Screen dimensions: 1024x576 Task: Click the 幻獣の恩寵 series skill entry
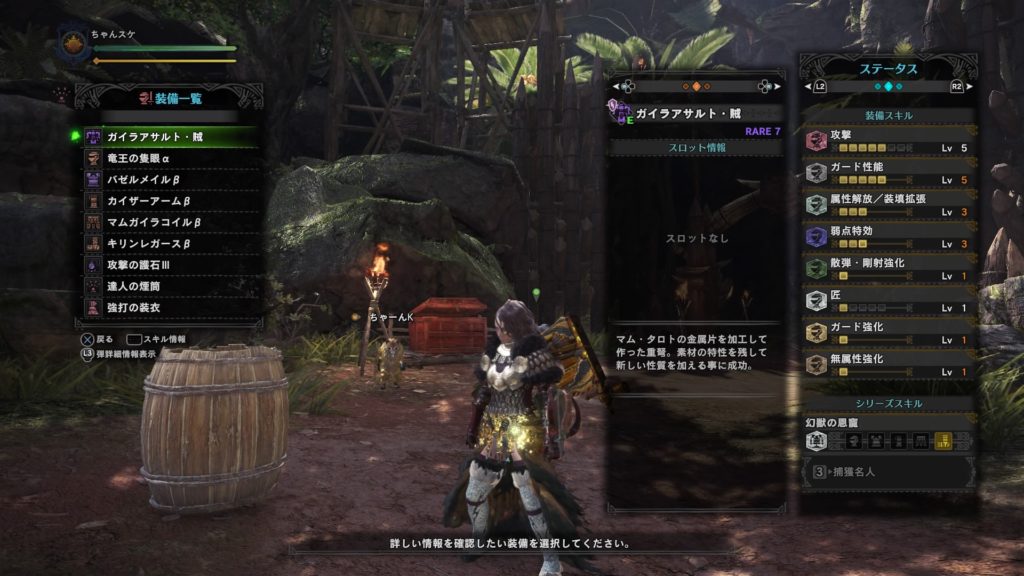point(889,432)
